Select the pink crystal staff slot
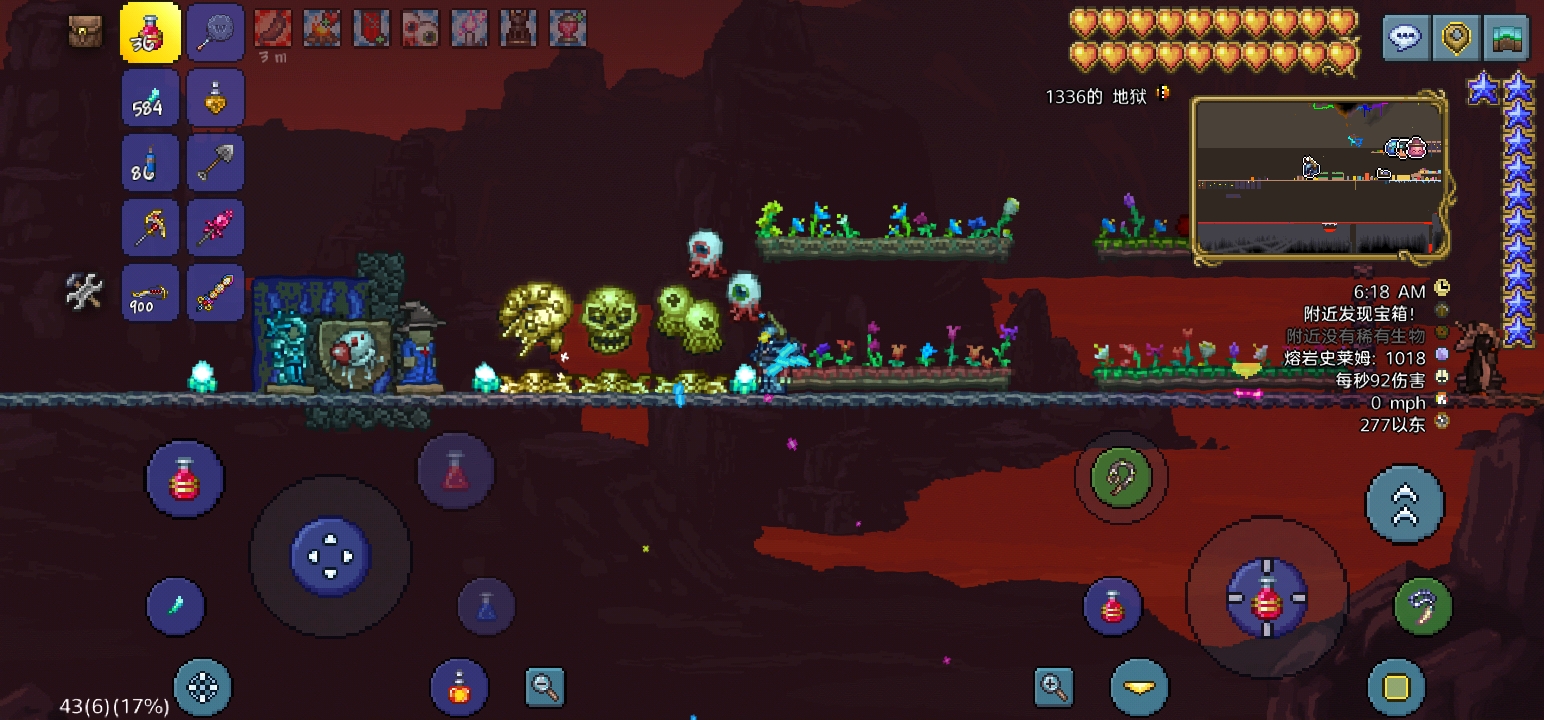 click(215, 227)
